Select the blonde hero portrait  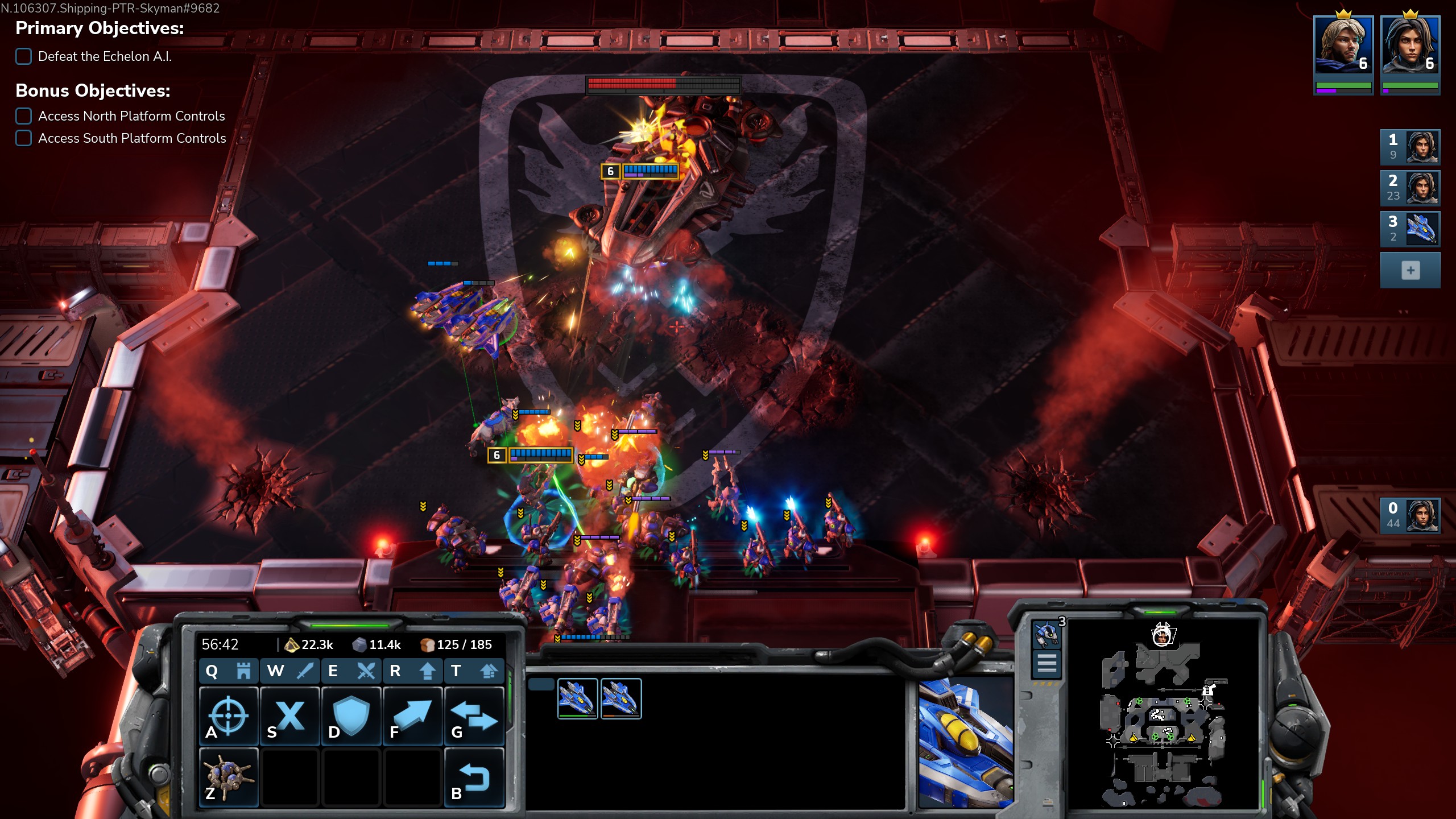coord(1343,45)
